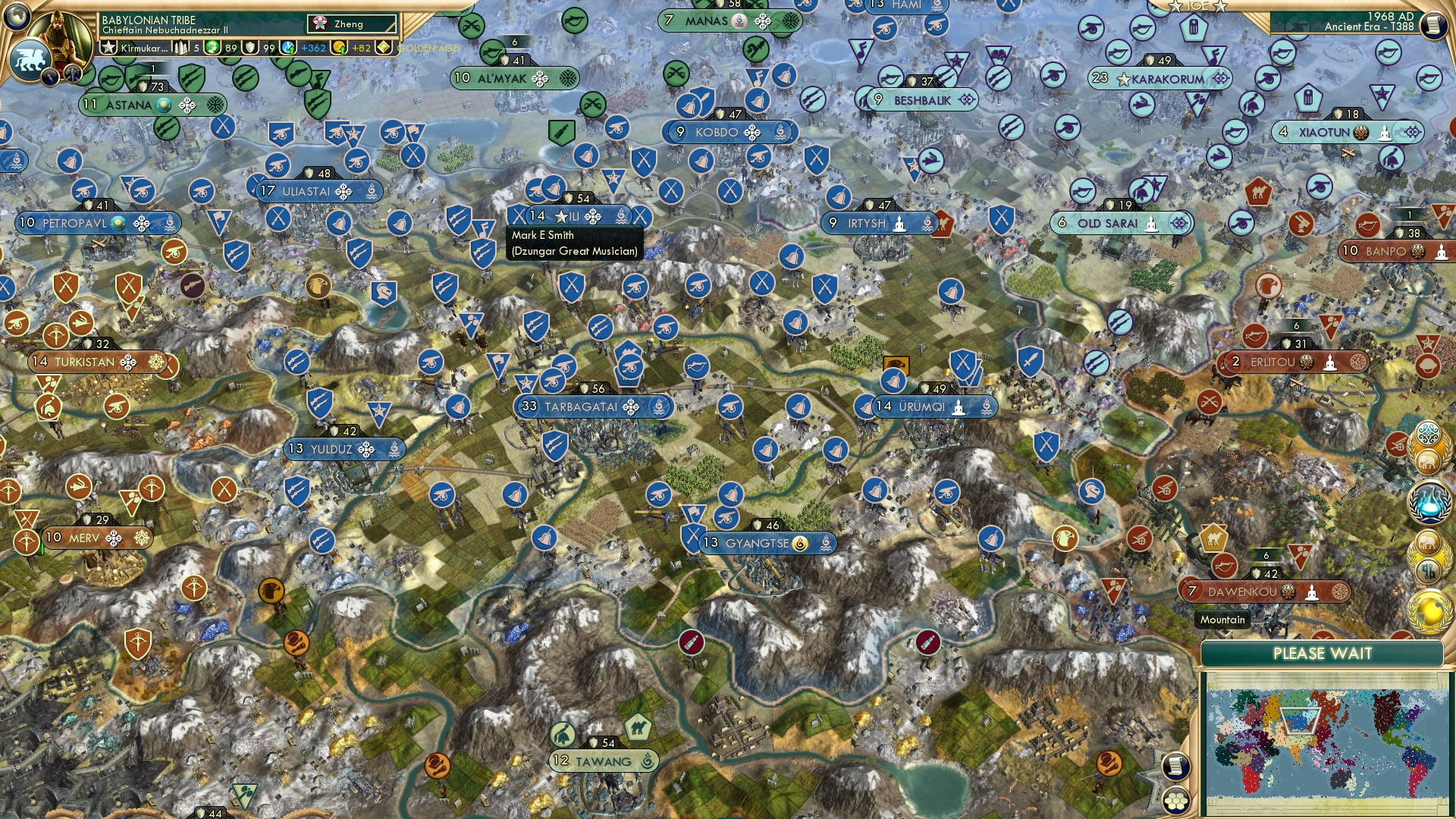Click the hex grid icon beside the minimap
The width and height of the screenshot is (1456, 819).
(1175, 802)
